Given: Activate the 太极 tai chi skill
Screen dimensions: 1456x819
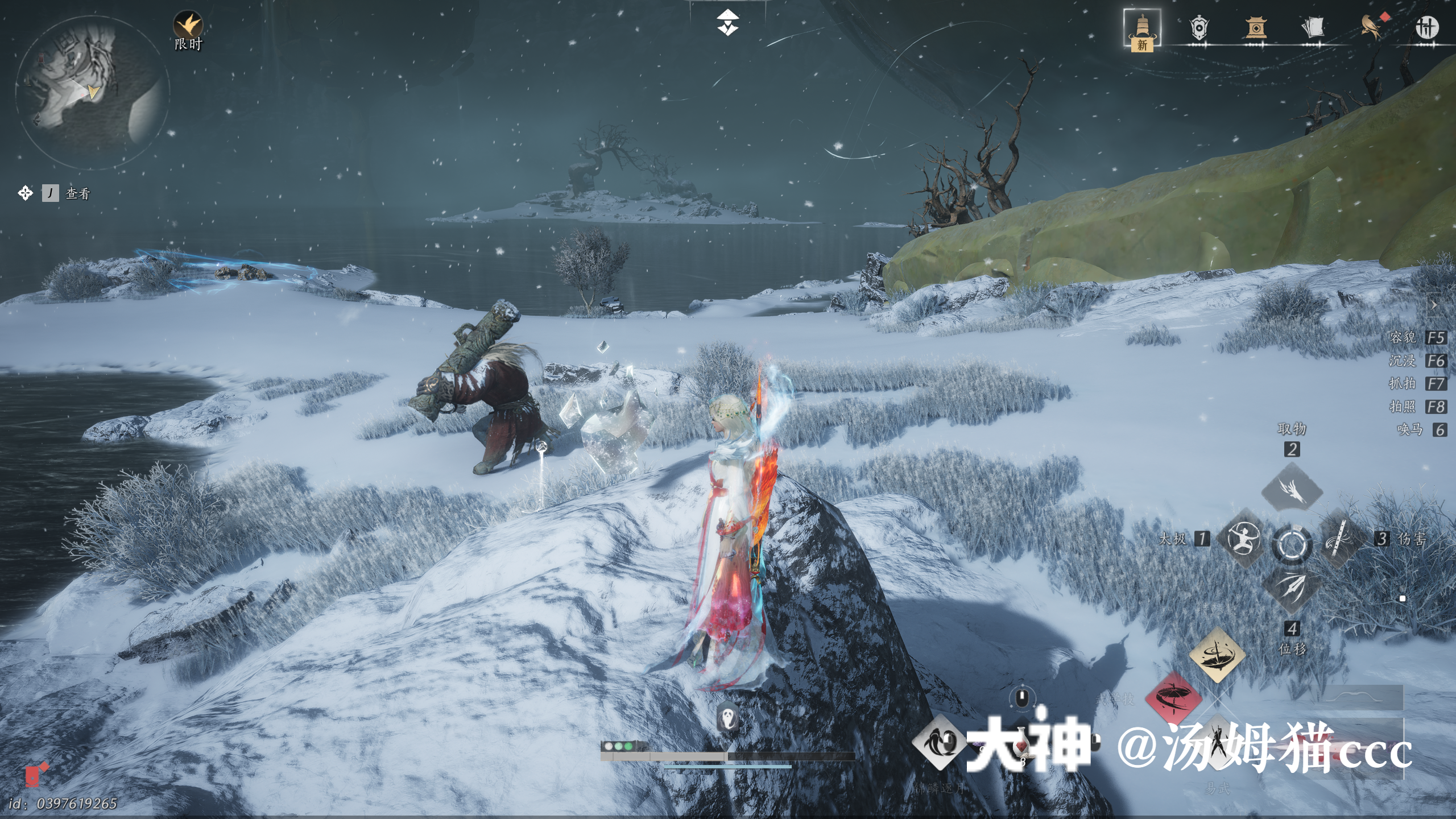Looking at the screenshot, I should pos(1243,539).
